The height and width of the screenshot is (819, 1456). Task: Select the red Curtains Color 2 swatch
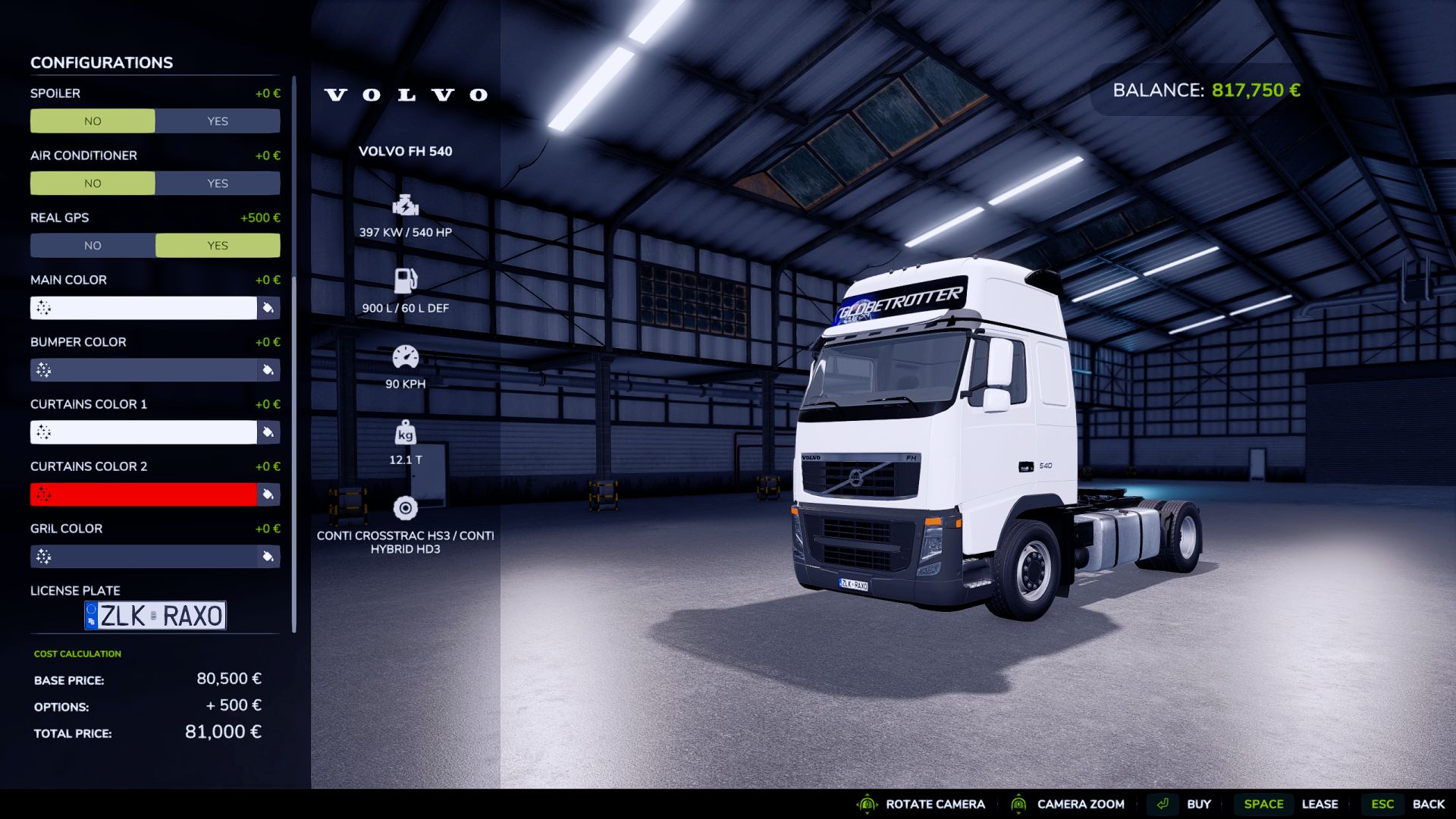click(144, 494)
